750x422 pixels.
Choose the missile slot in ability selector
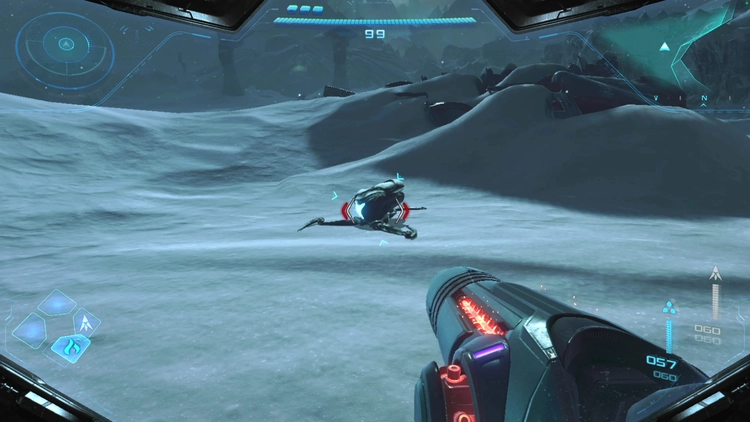tap(88, 323)
